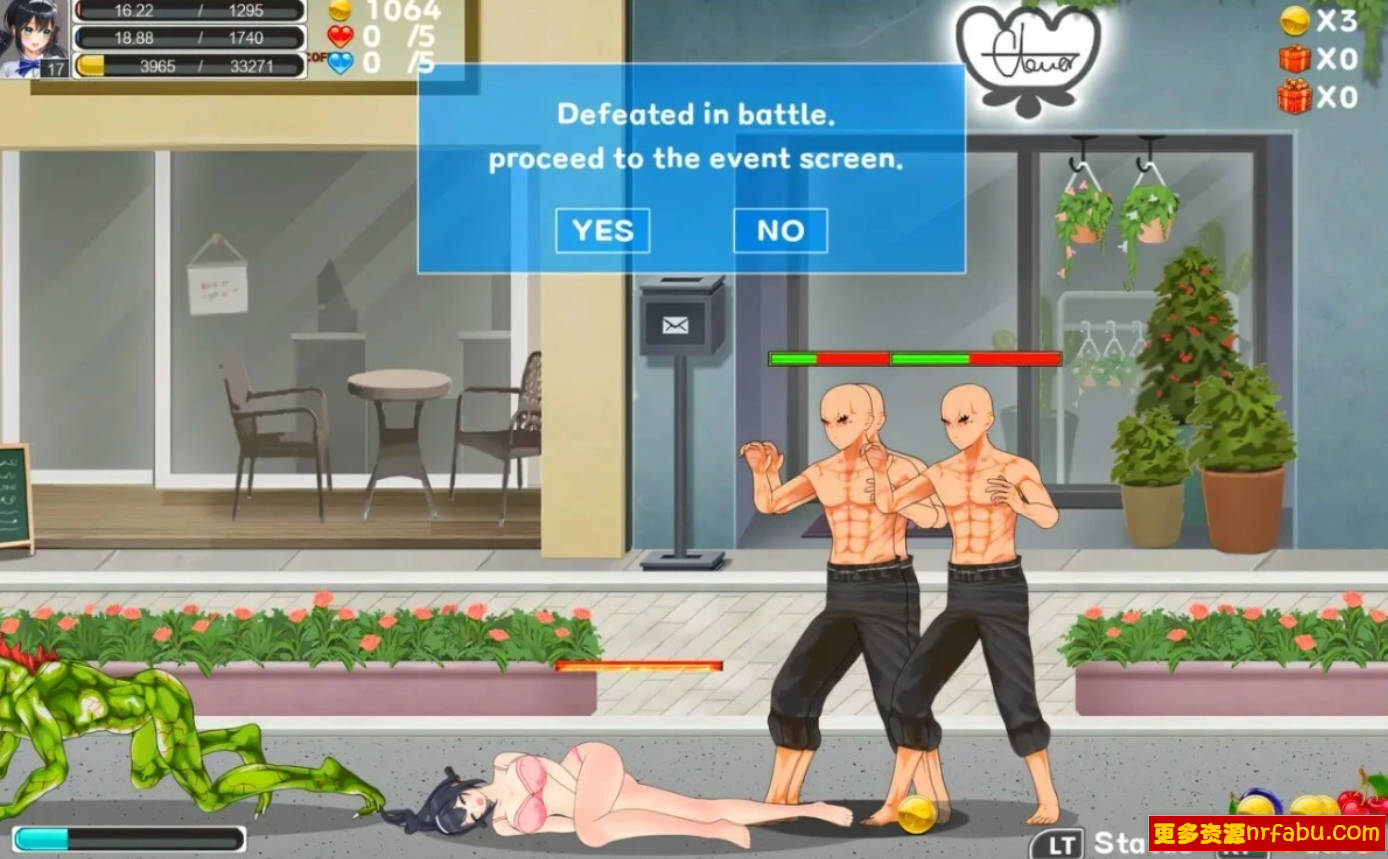Click the blue heart icon labeled 0/5
This screenshot has height=859, width=1388.
(x=341, y=64)
